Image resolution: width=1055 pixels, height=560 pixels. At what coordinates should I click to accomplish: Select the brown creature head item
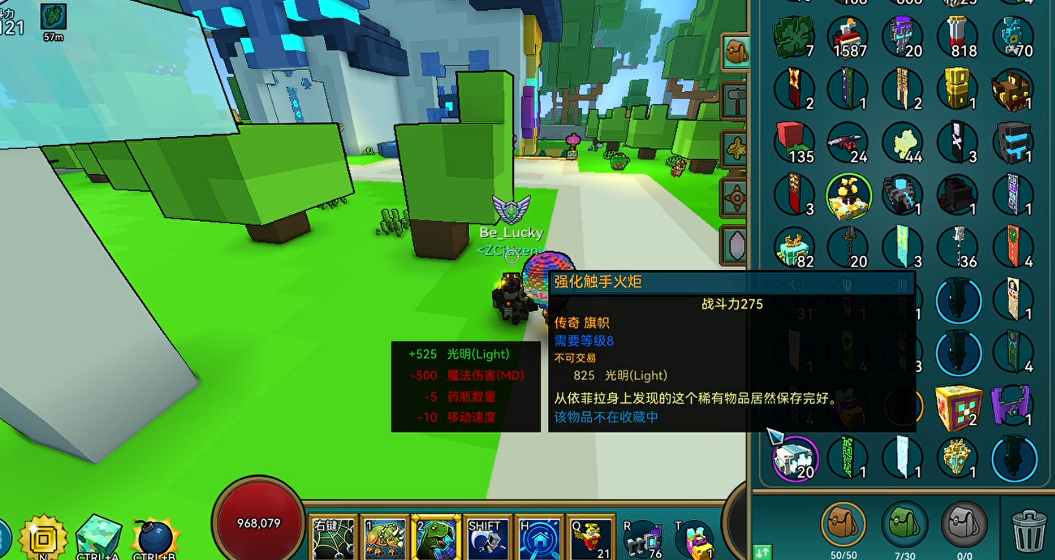coord(1012,89)
